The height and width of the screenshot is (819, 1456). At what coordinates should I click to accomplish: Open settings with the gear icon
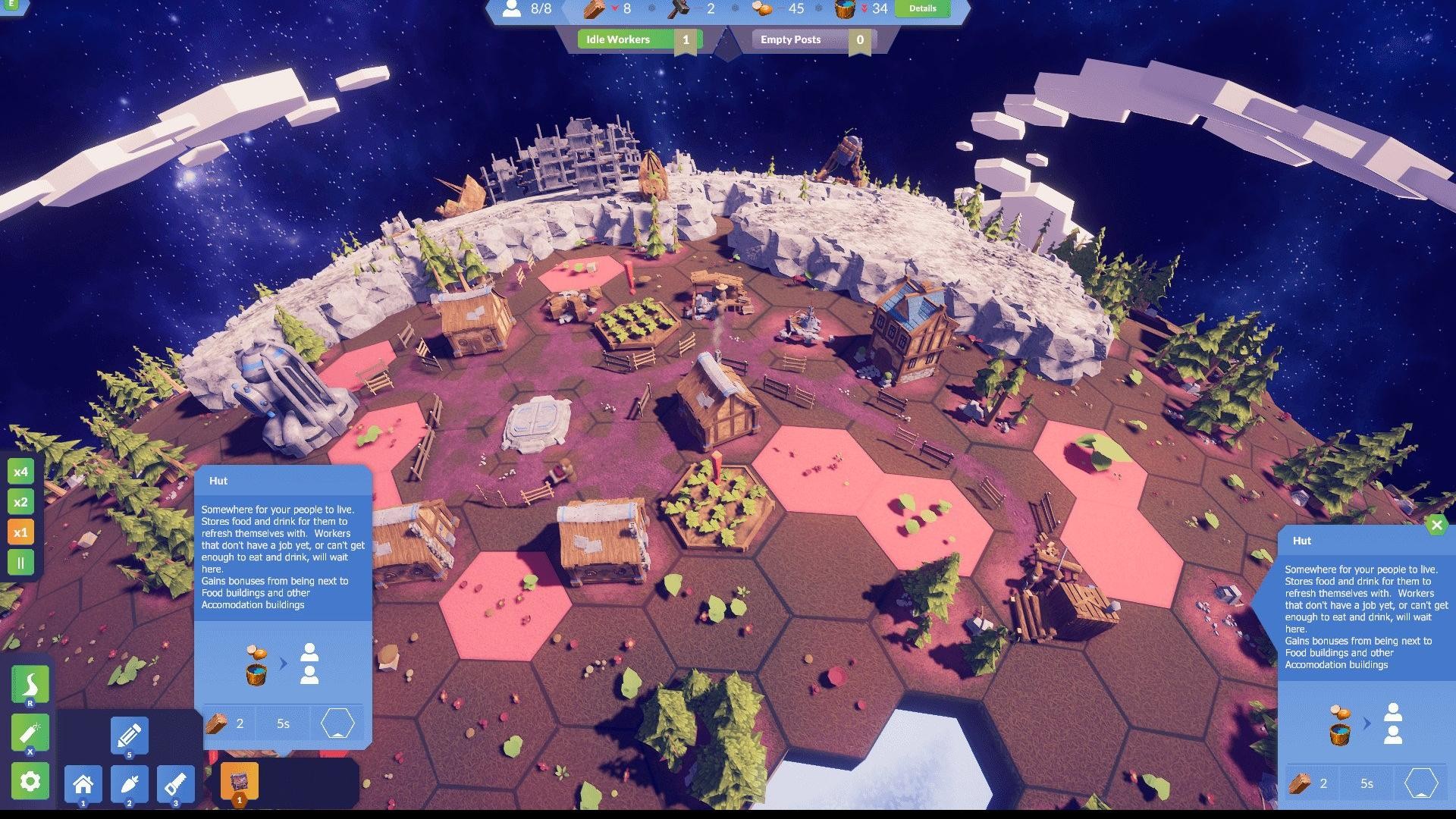30,781
